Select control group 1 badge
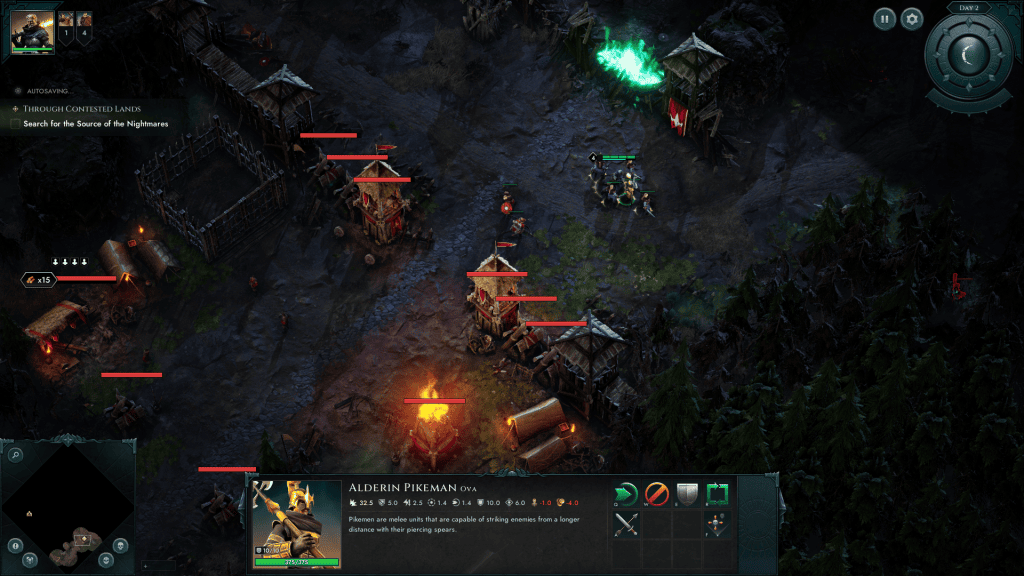This screenshot has height=576, width=1024. pos(67,24)
